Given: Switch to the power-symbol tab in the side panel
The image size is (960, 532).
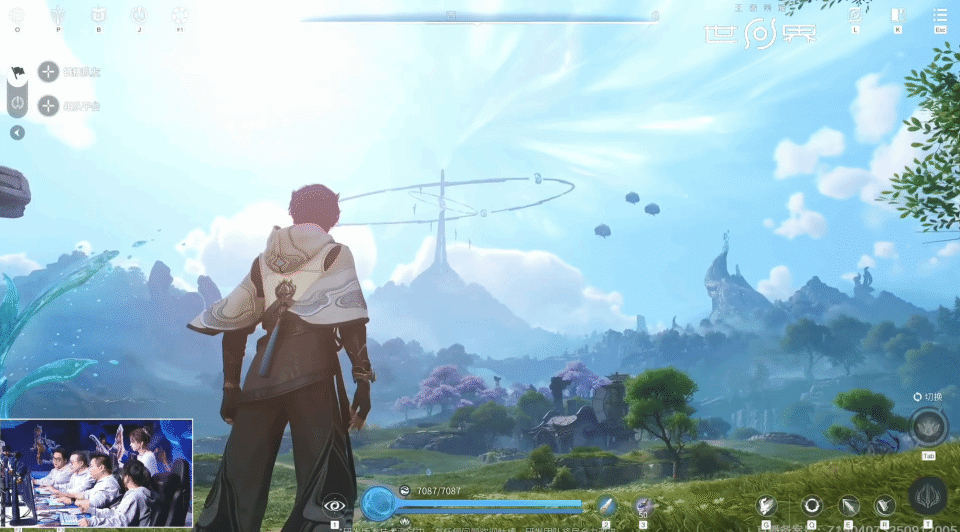Looking at the screenshot, I should tap(17, 103).
